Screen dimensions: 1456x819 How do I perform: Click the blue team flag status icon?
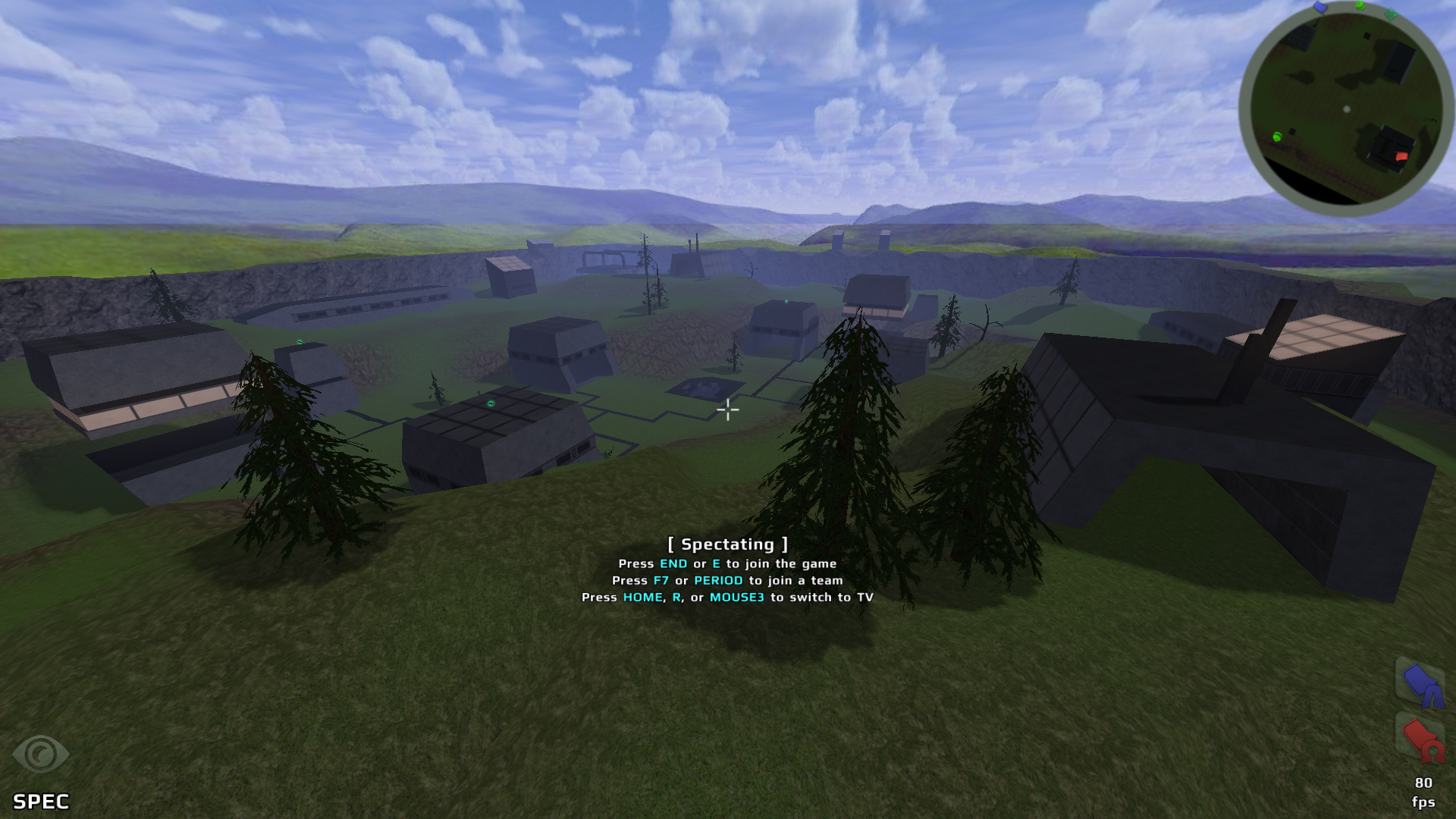[1420, 682]
